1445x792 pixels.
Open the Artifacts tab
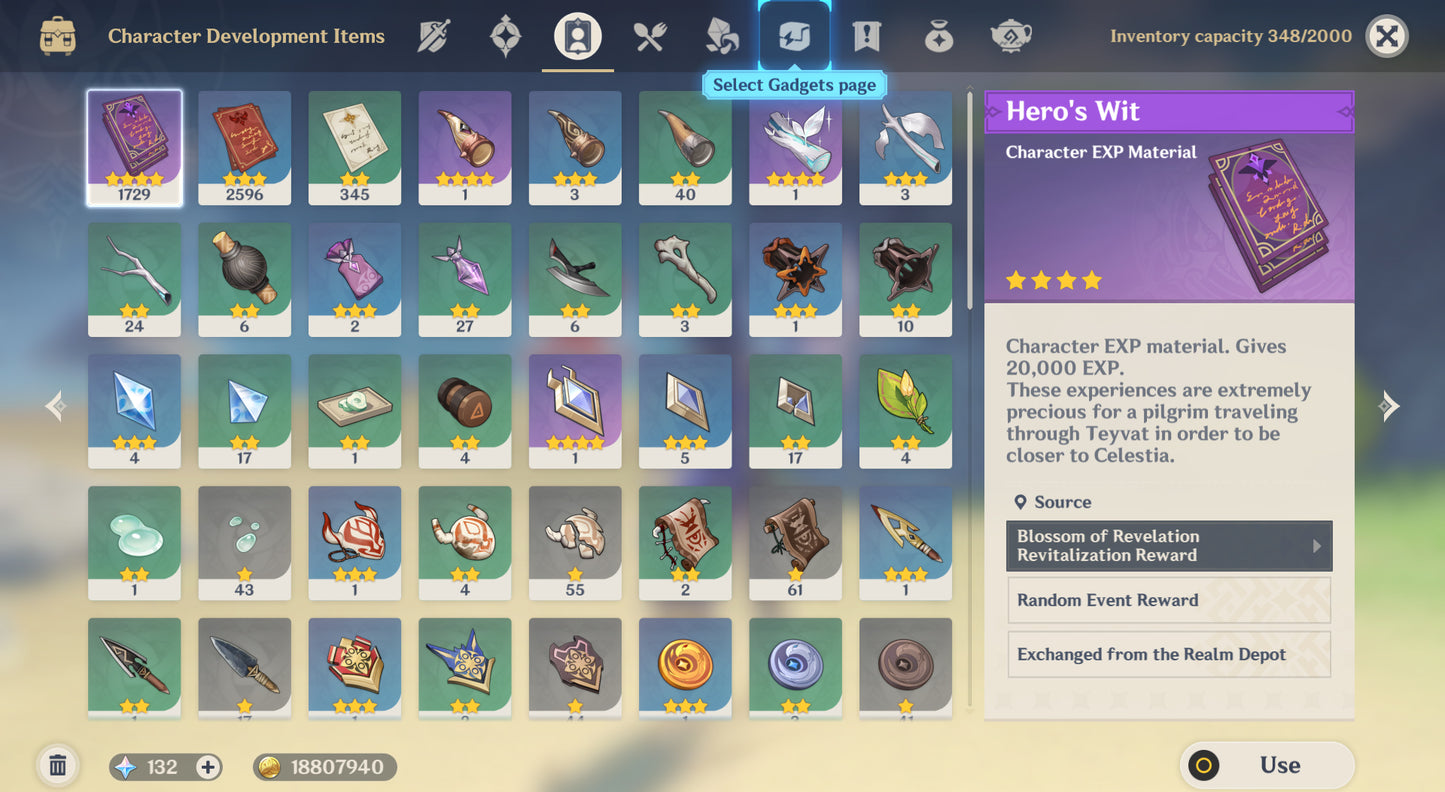click(x=505, y=37)
